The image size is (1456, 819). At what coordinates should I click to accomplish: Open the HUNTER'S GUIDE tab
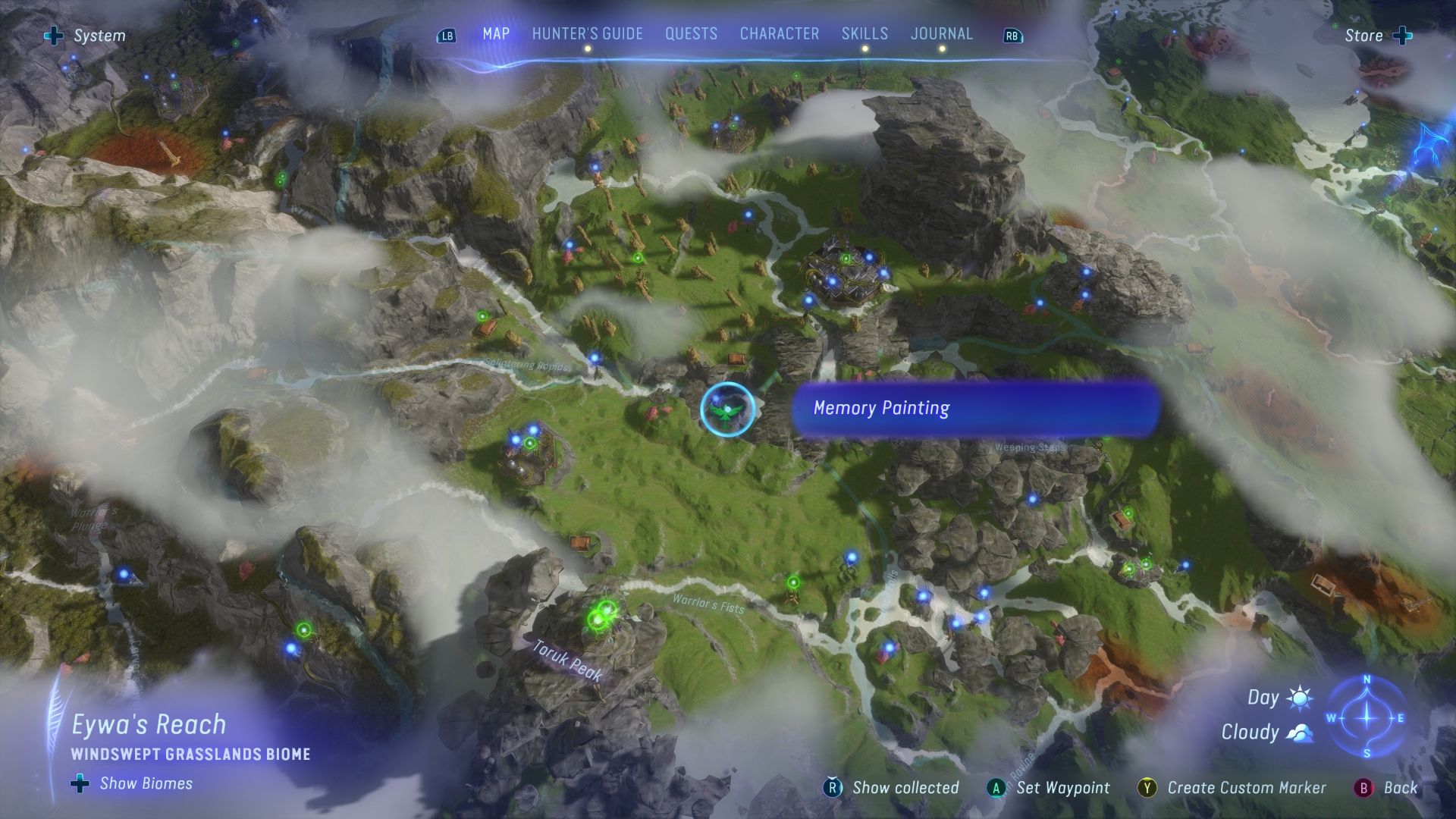tap(587, 33)
